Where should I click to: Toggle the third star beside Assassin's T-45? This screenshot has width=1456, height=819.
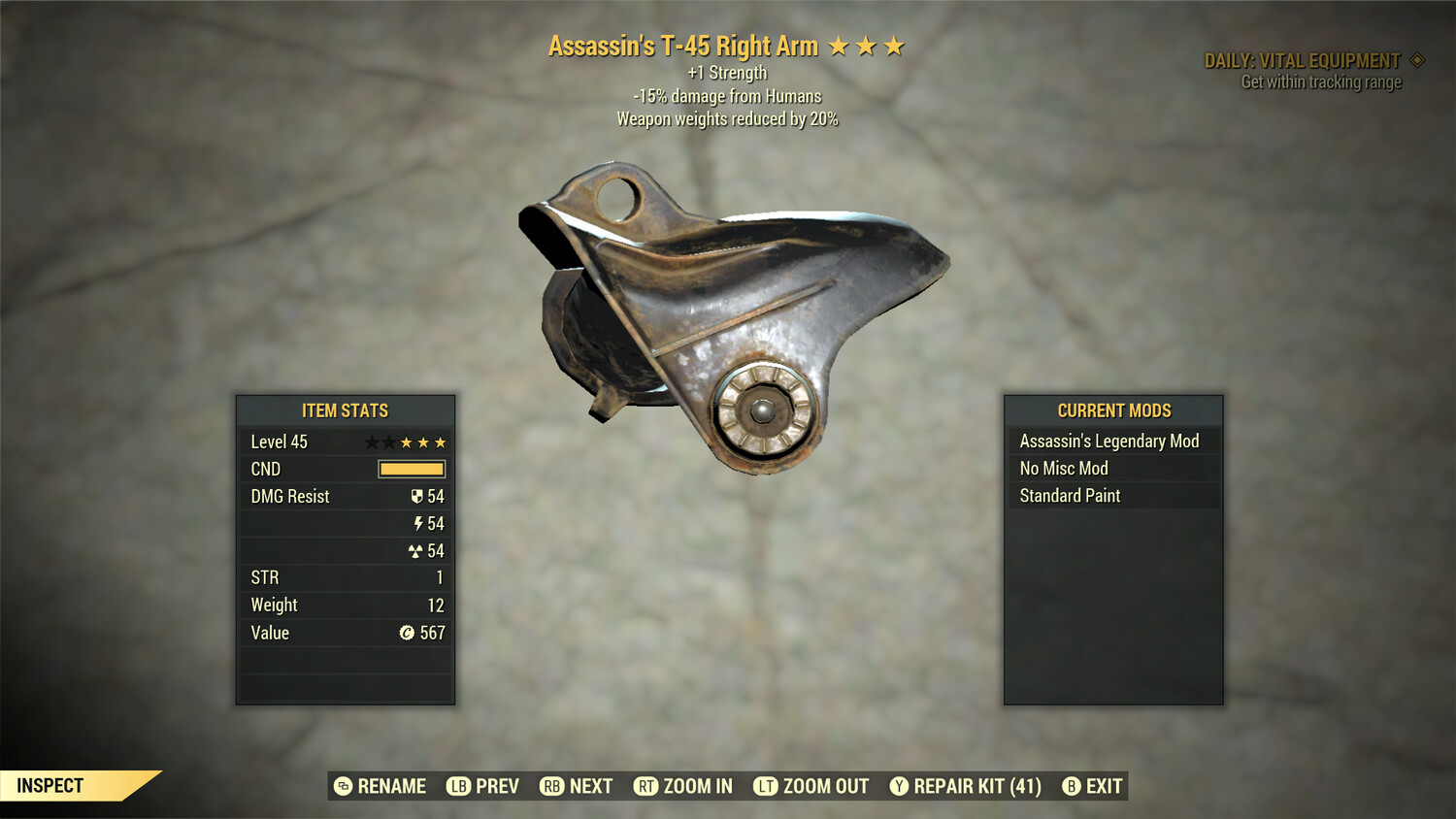[x=894, y=45]
